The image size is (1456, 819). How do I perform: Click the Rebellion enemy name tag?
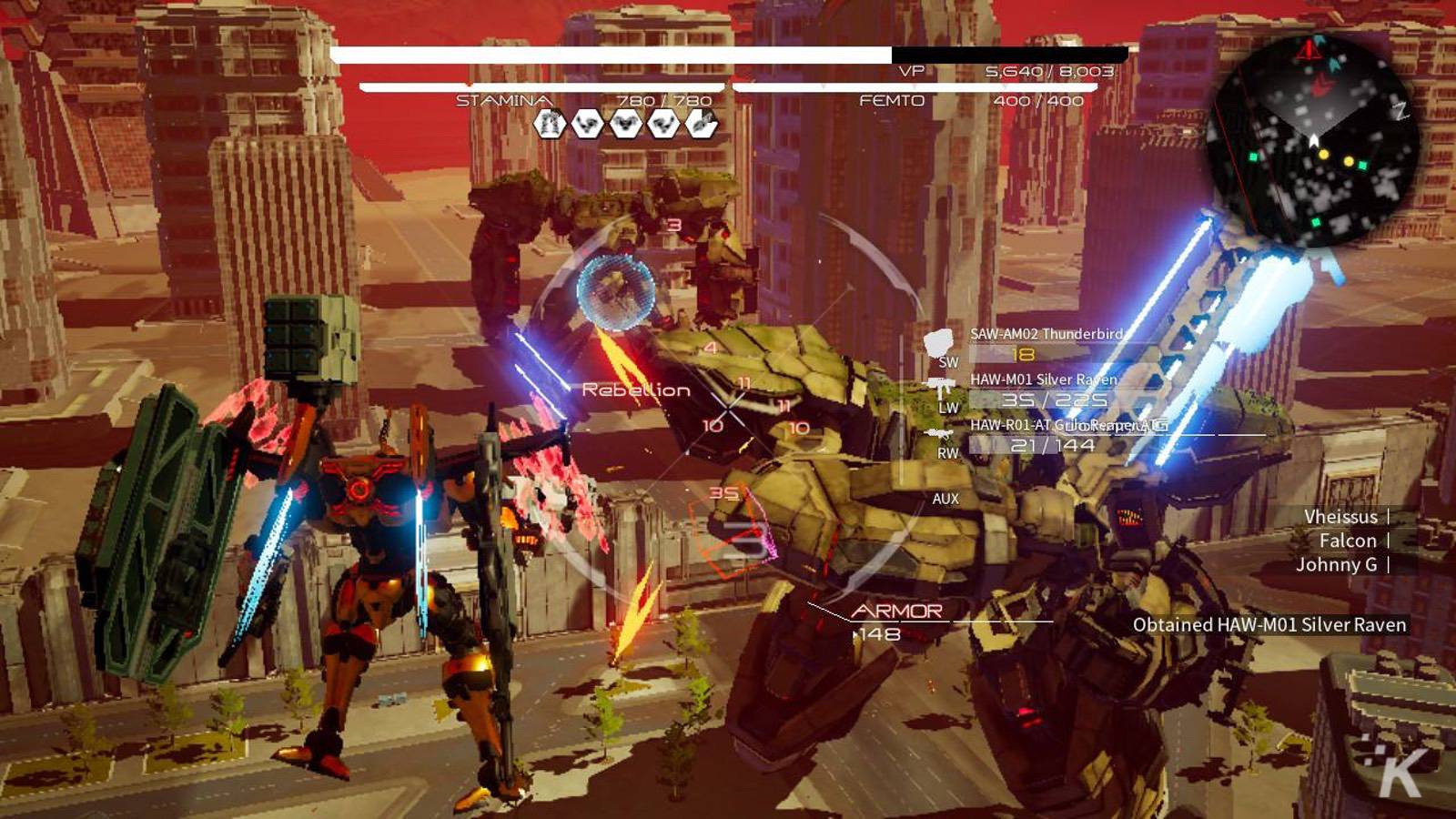(634, 389)
